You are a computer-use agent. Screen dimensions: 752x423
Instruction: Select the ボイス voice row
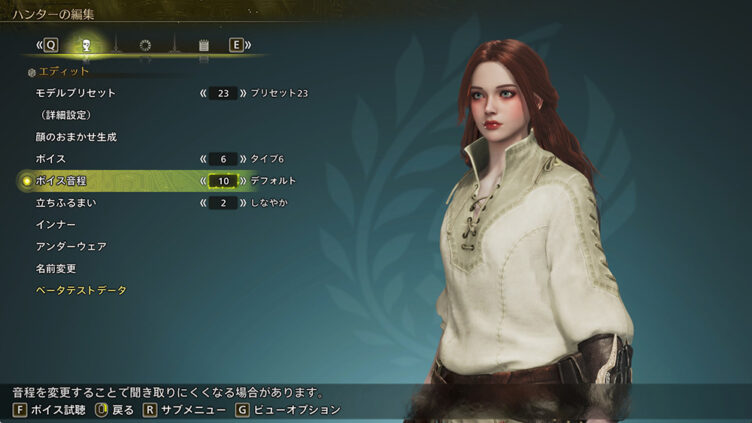pos(51,159)
